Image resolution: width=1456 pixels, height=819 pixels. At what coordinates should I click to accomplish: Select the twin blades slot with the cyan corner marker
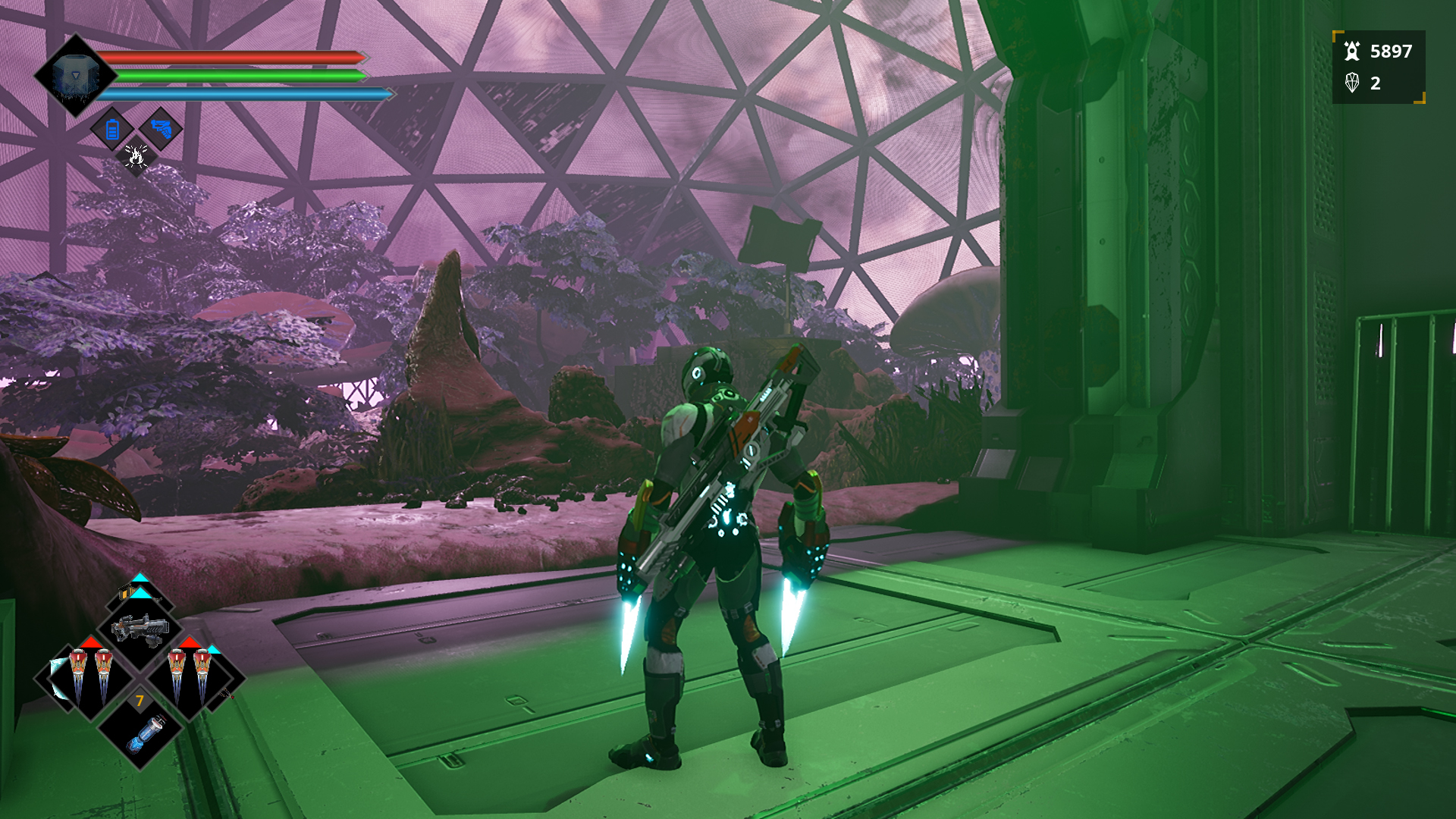pyautogui.click(x=191, y=677)
